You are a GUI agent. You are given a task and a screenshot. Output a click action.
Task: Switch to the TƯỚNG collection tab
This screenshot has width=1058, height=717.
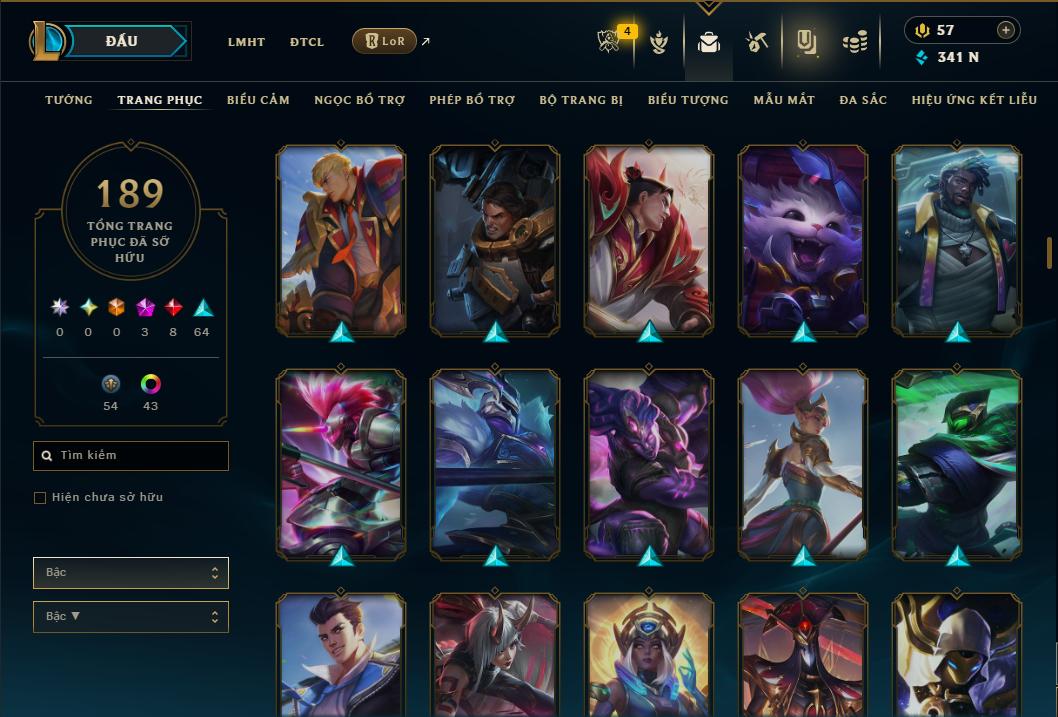click(x=69, y=100)
